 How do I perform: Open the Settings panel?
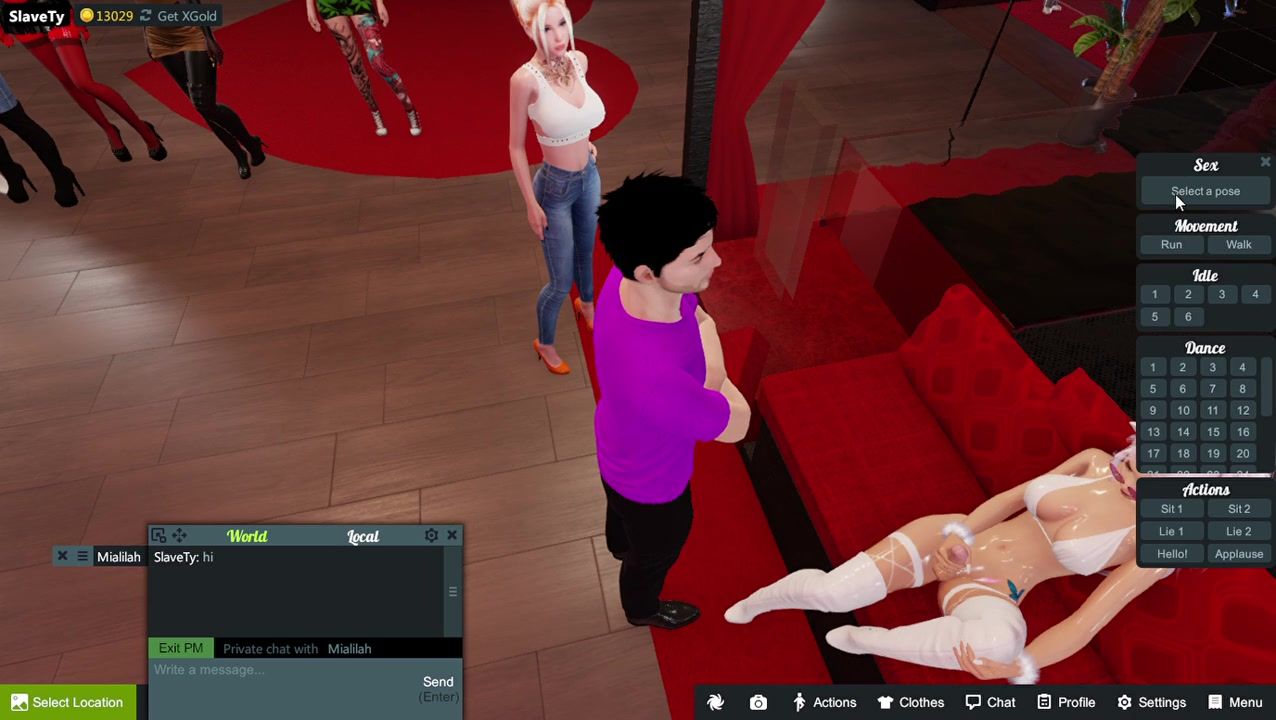tap(1151, 702)
